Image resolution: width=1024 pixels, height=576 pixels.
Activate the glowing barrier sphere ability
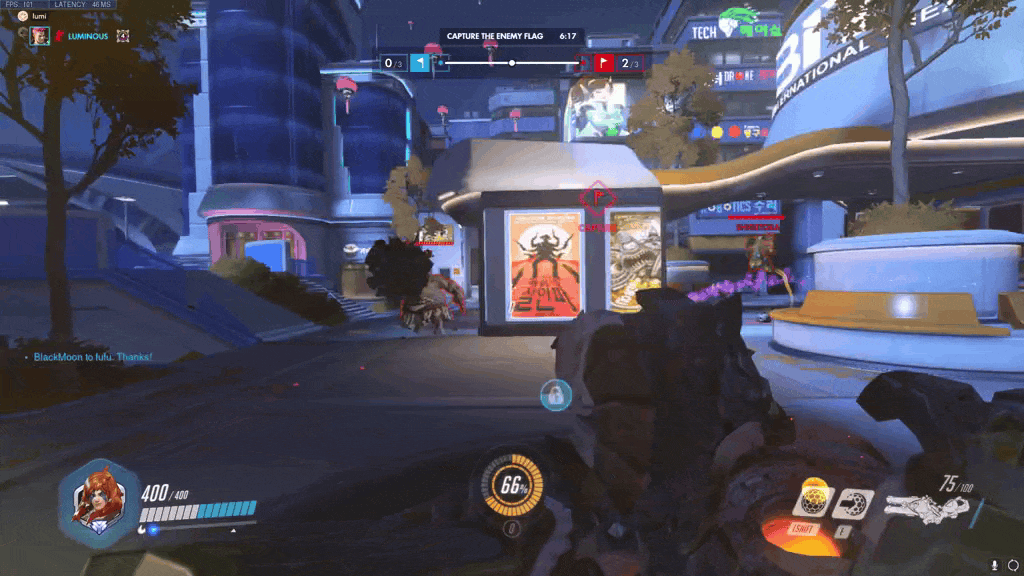[x=813, y=500]
